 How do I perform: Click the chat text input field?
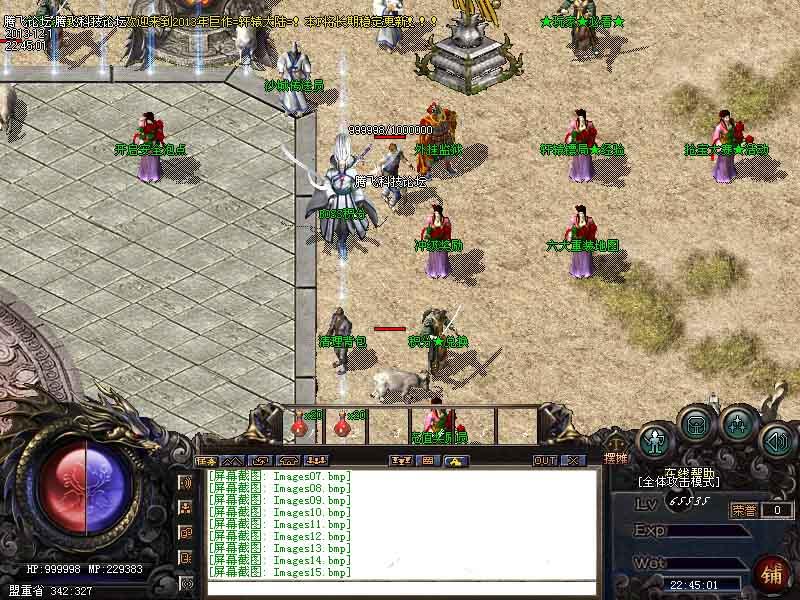click(400, 587)
